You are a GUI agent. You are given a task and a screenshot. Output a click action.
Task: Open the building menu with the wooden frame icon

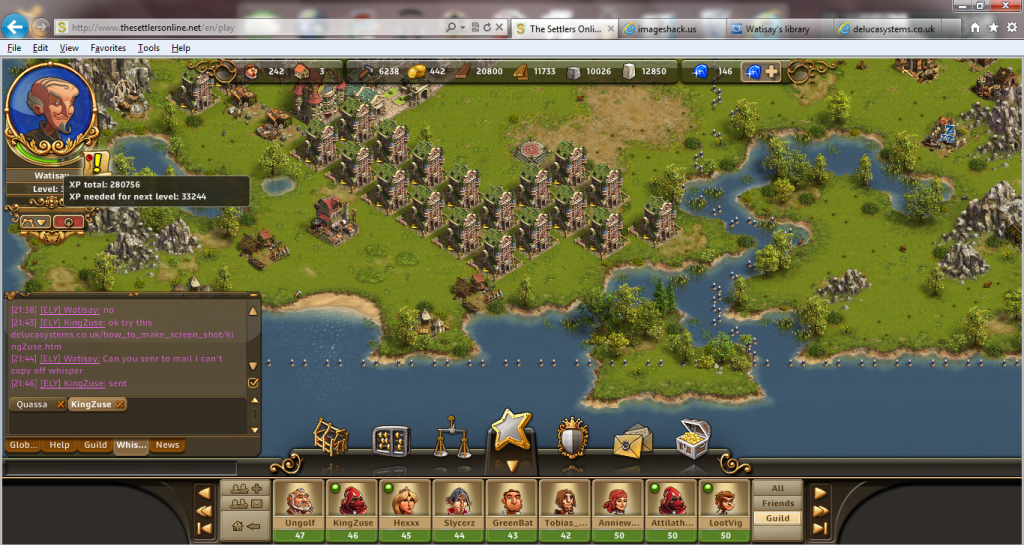click(330, 437)
